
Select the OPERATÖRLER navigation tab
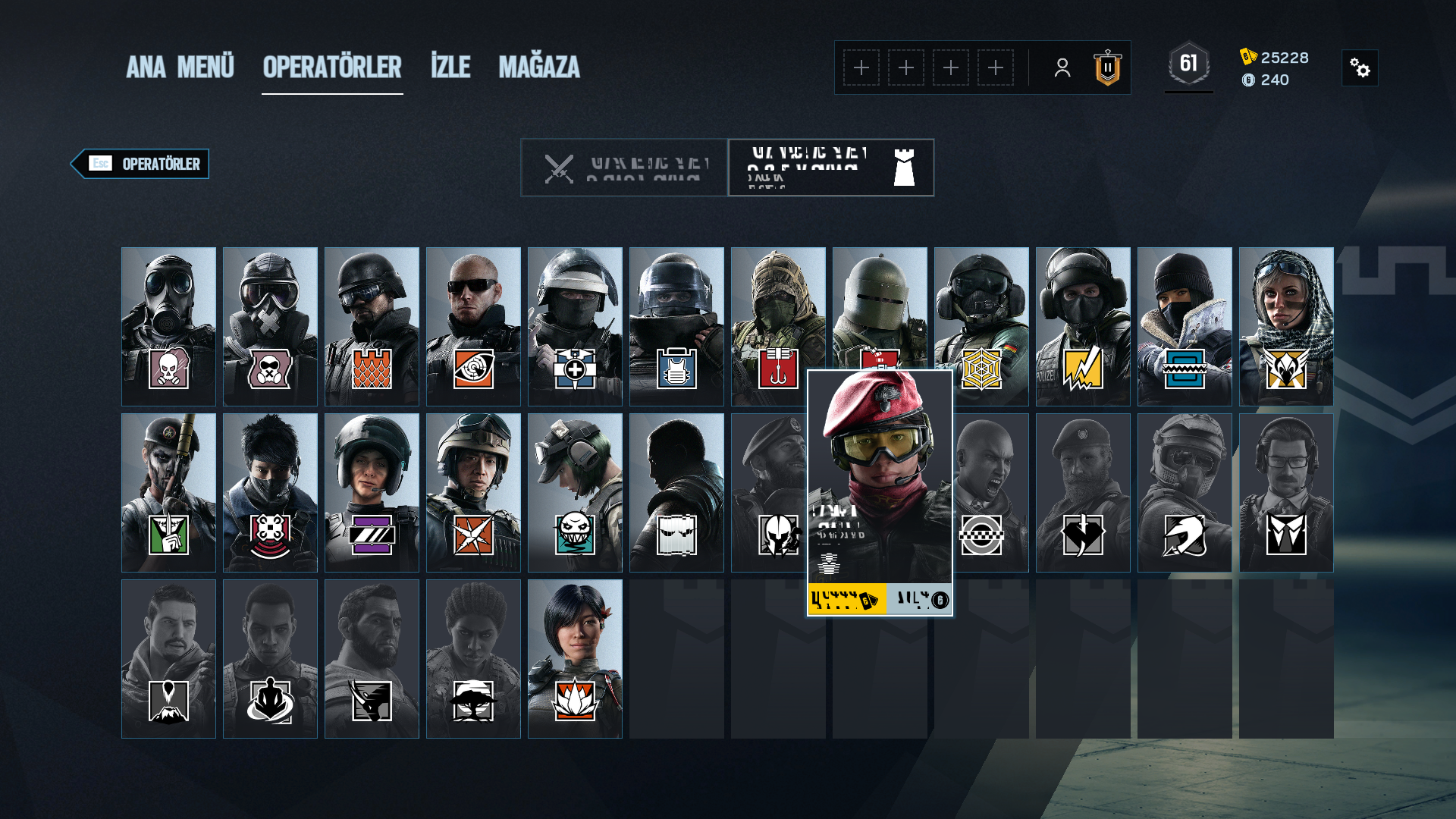click(x=332, y=67)
